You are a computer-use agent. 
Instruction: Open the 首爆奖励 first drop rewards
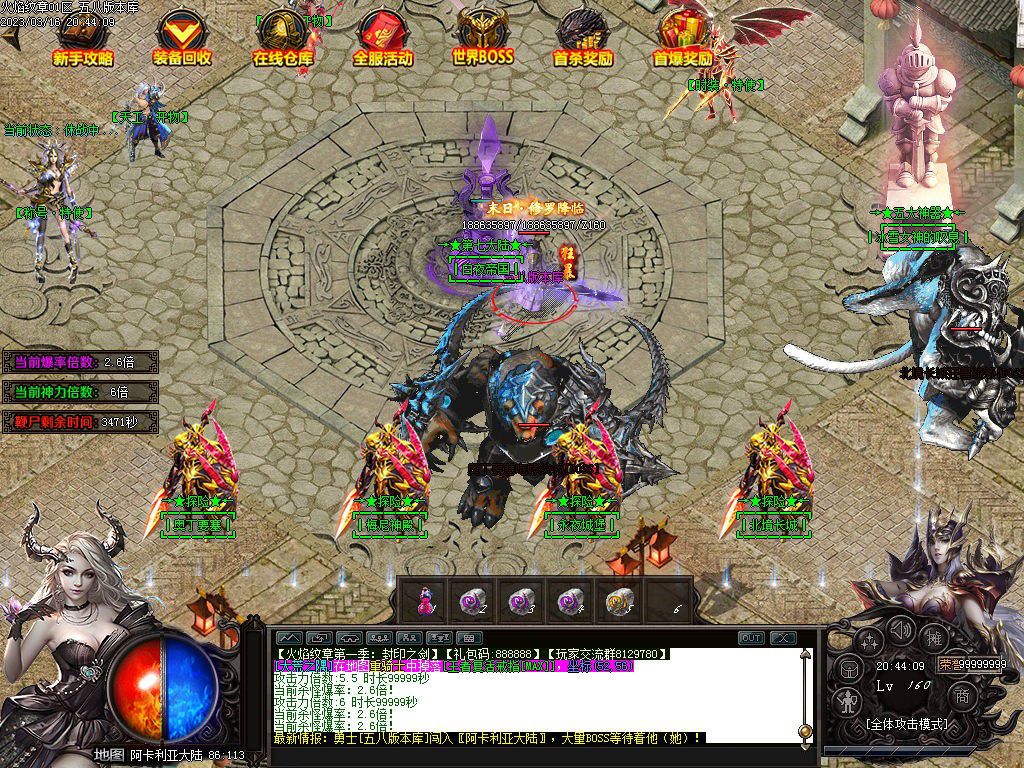click(x=683, y=40)
